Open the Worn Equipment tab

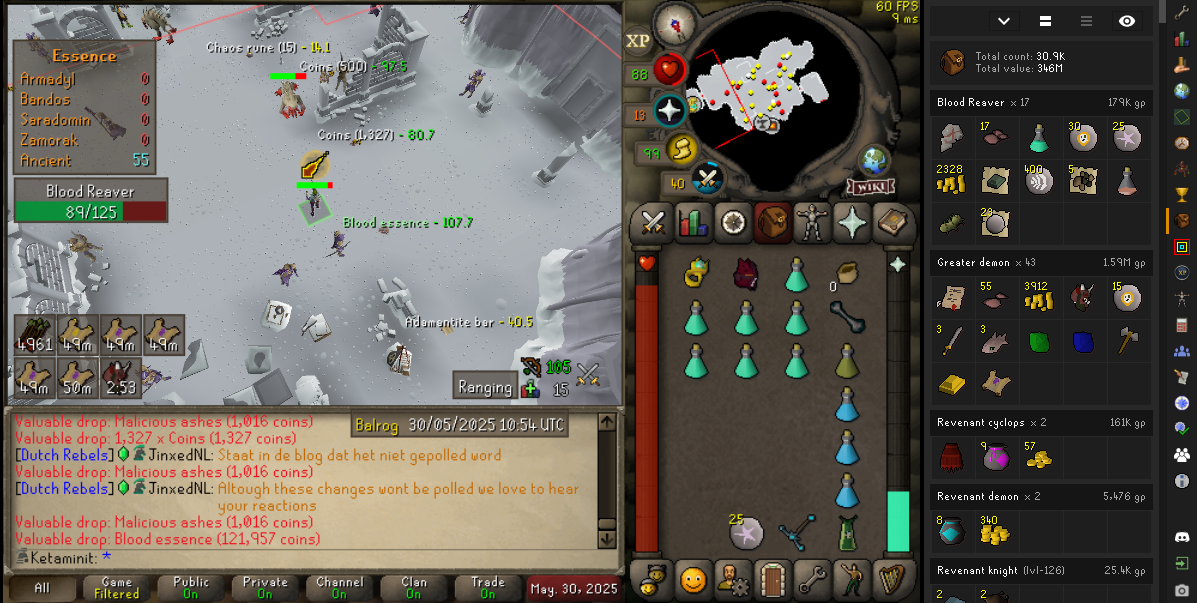811,223
